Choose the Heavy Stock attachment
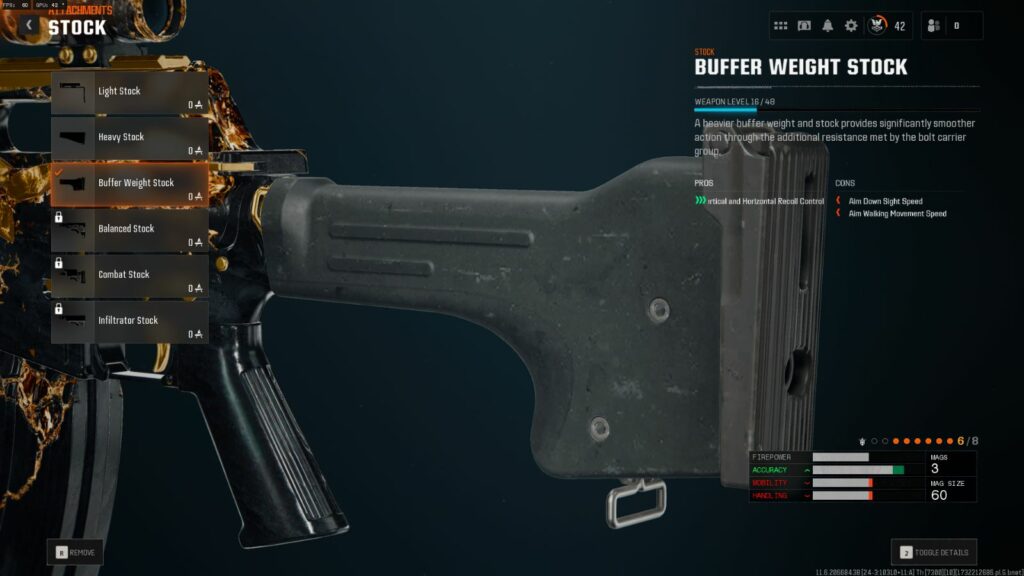The width and height of the screenshot is (1024, 576). (x=130, y=138)
